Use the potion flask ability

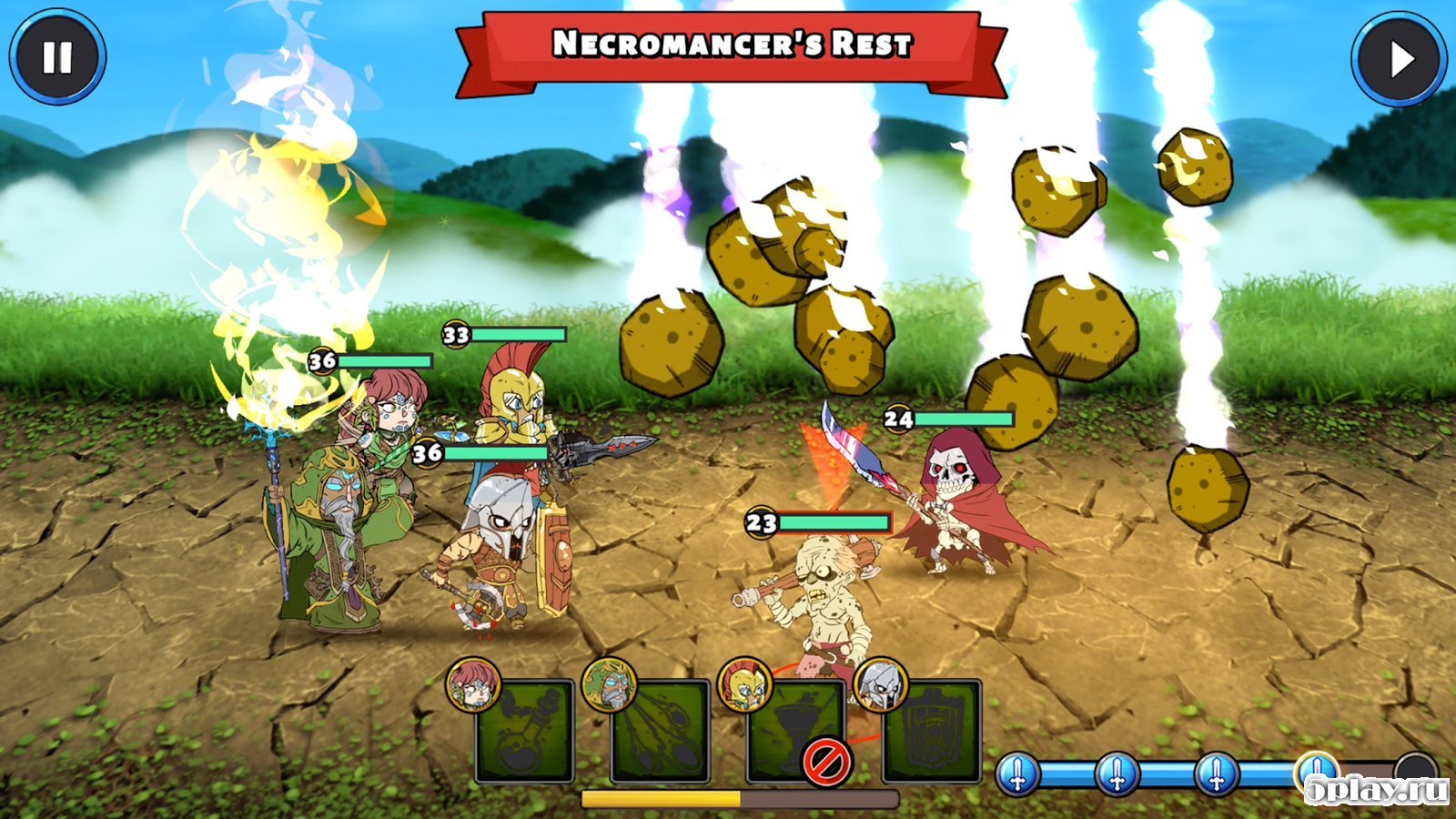525,732
